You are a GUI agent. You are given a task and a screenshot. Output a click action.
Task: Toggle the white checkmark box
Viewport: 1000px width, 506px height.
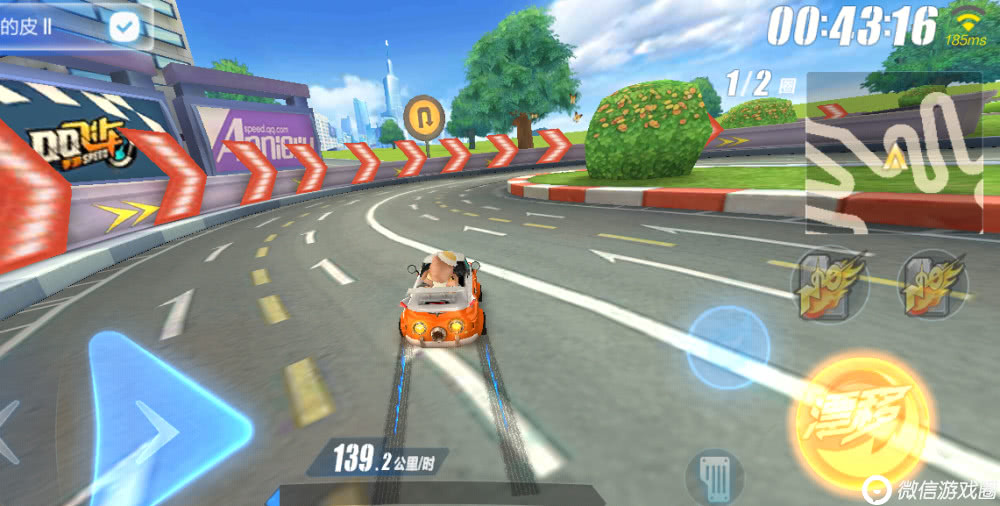124,27
